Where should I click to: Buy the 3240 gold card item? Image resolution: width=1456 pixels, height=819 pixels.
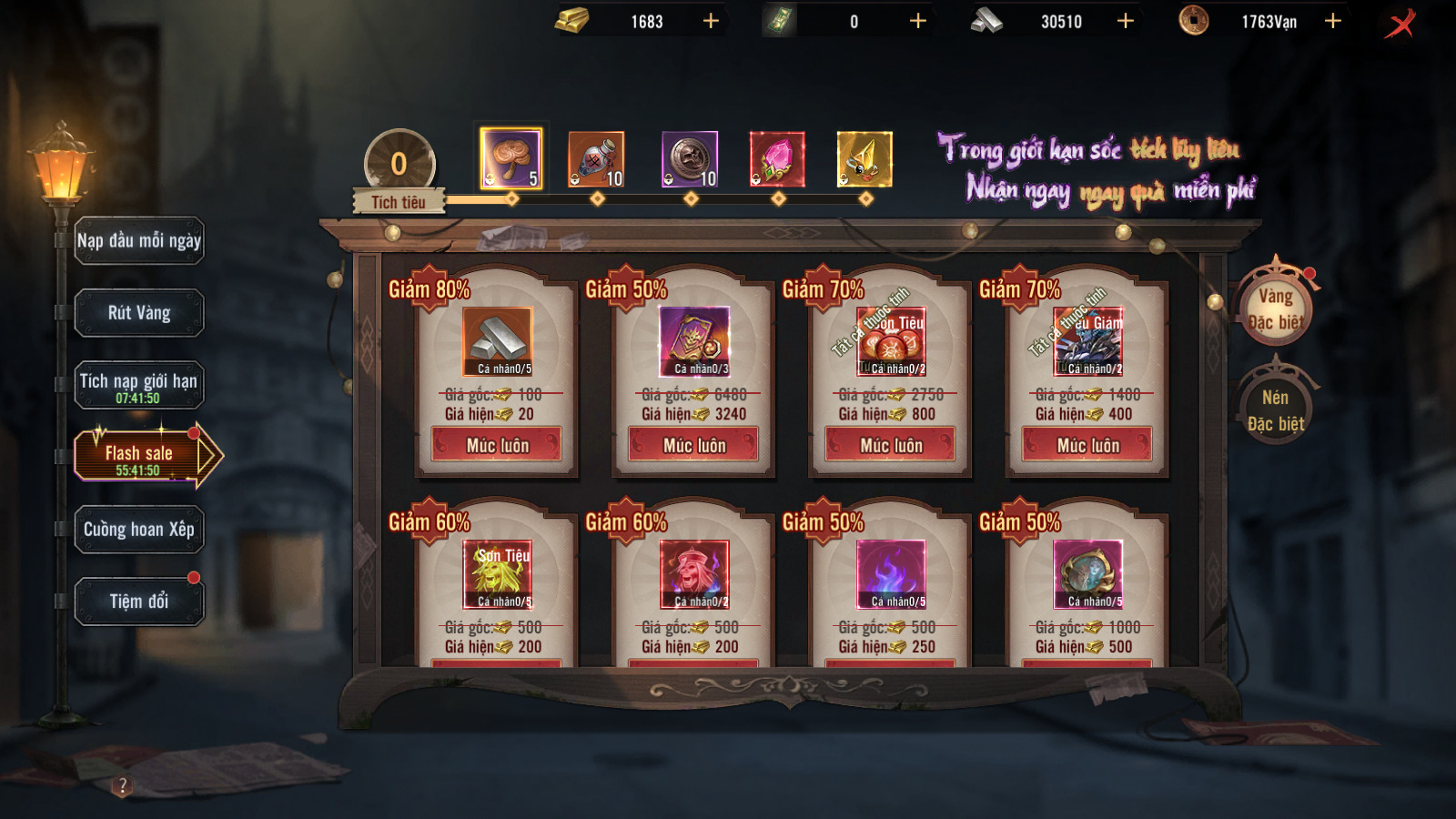[693, 445]
